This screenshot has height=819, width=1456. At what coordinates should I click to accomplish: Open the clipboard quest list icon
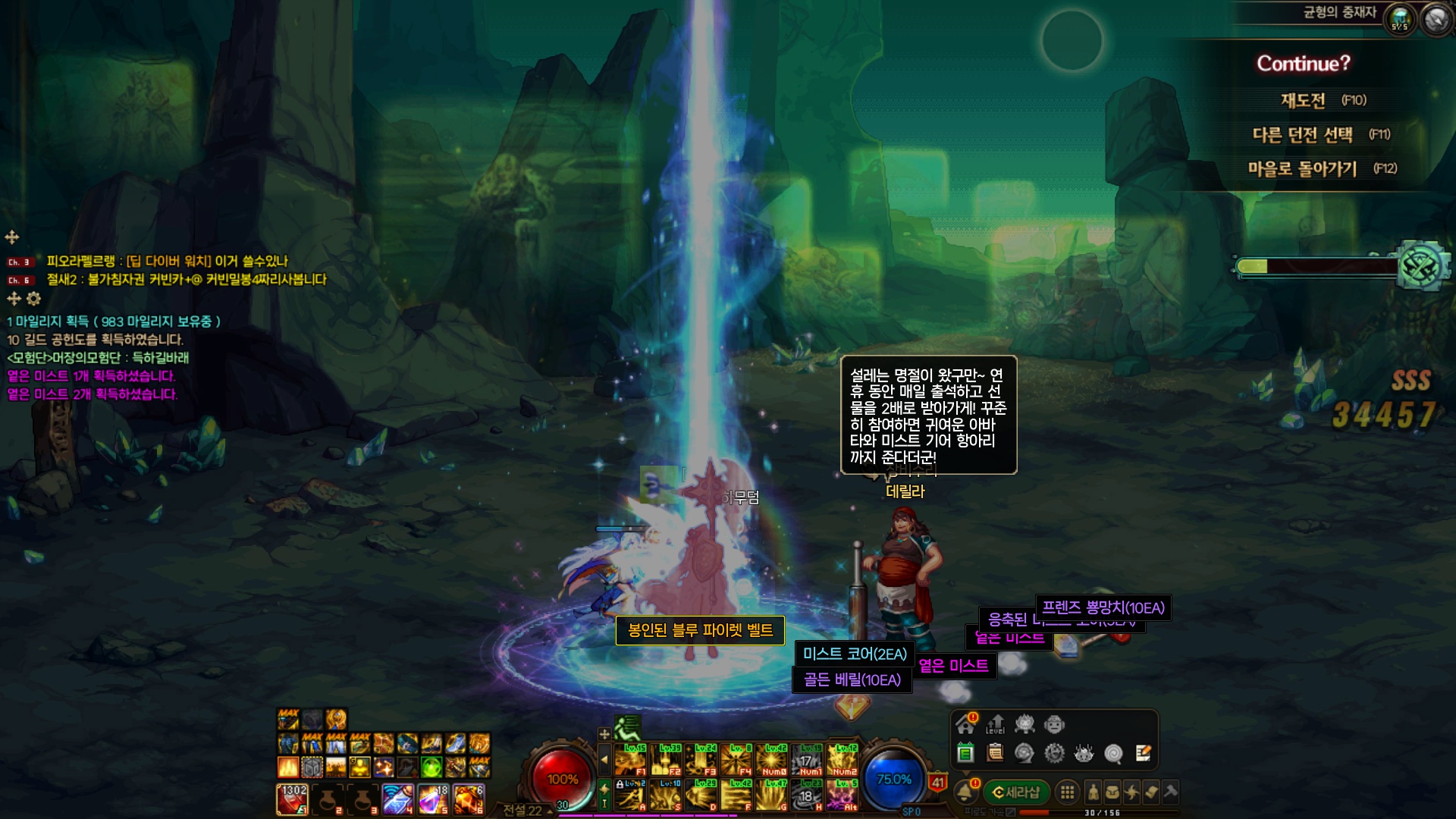(995, 753)
